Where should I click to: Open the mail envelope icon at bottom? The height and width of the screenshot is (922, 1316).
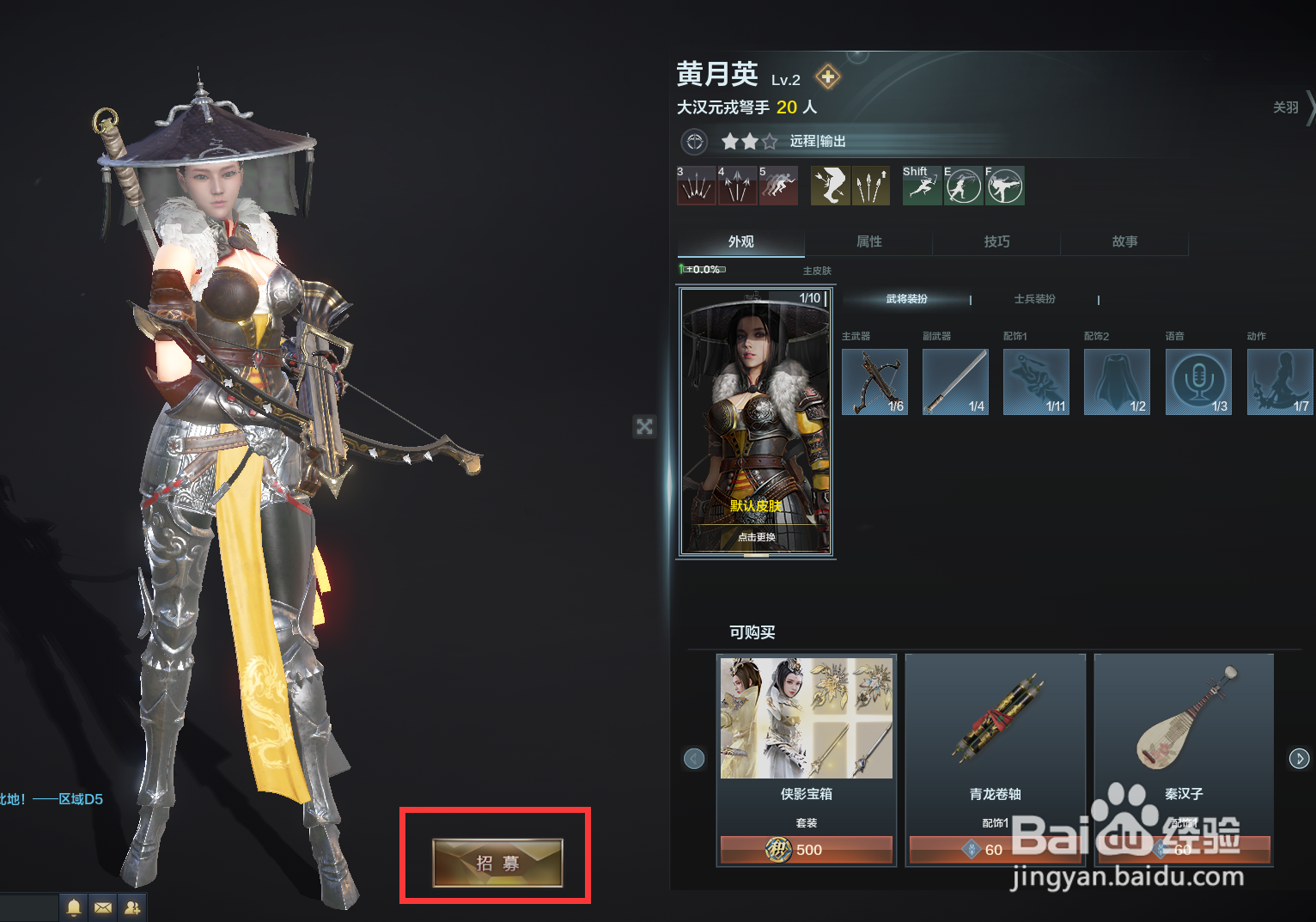point(103,907)
